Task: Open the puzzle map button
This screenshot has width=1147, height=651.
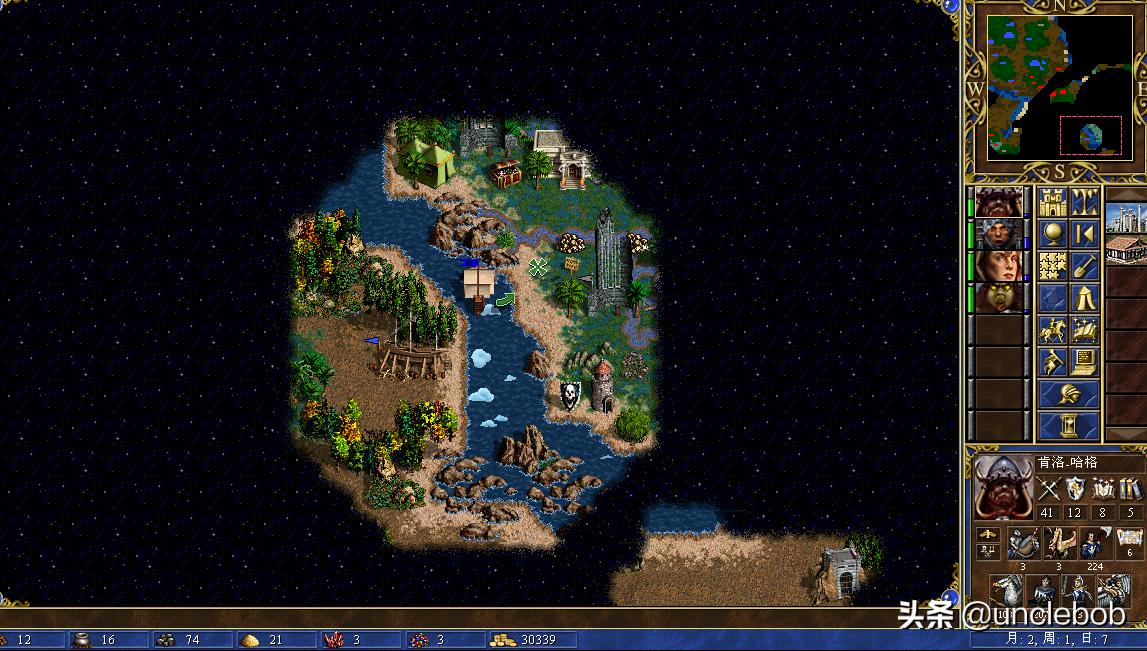Action: click(1052, 266)
